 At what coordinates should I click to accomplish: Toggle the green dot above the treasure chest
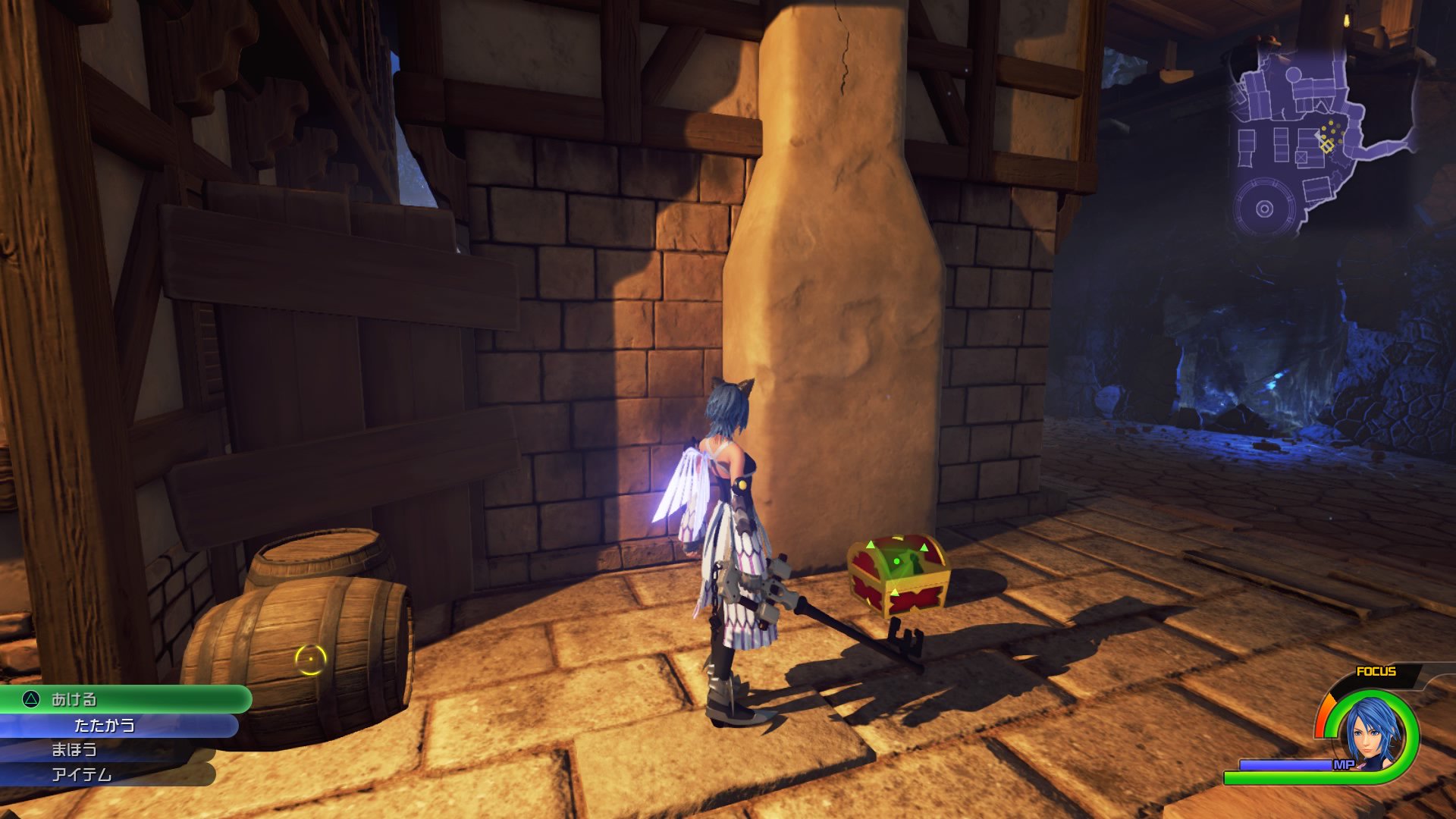point(896,561)
